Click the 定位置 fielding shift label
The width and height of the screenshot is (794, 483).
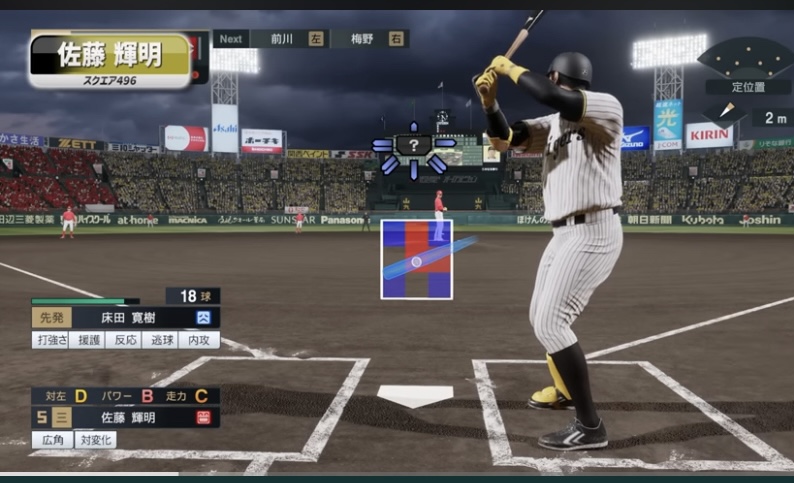(747, 87)
